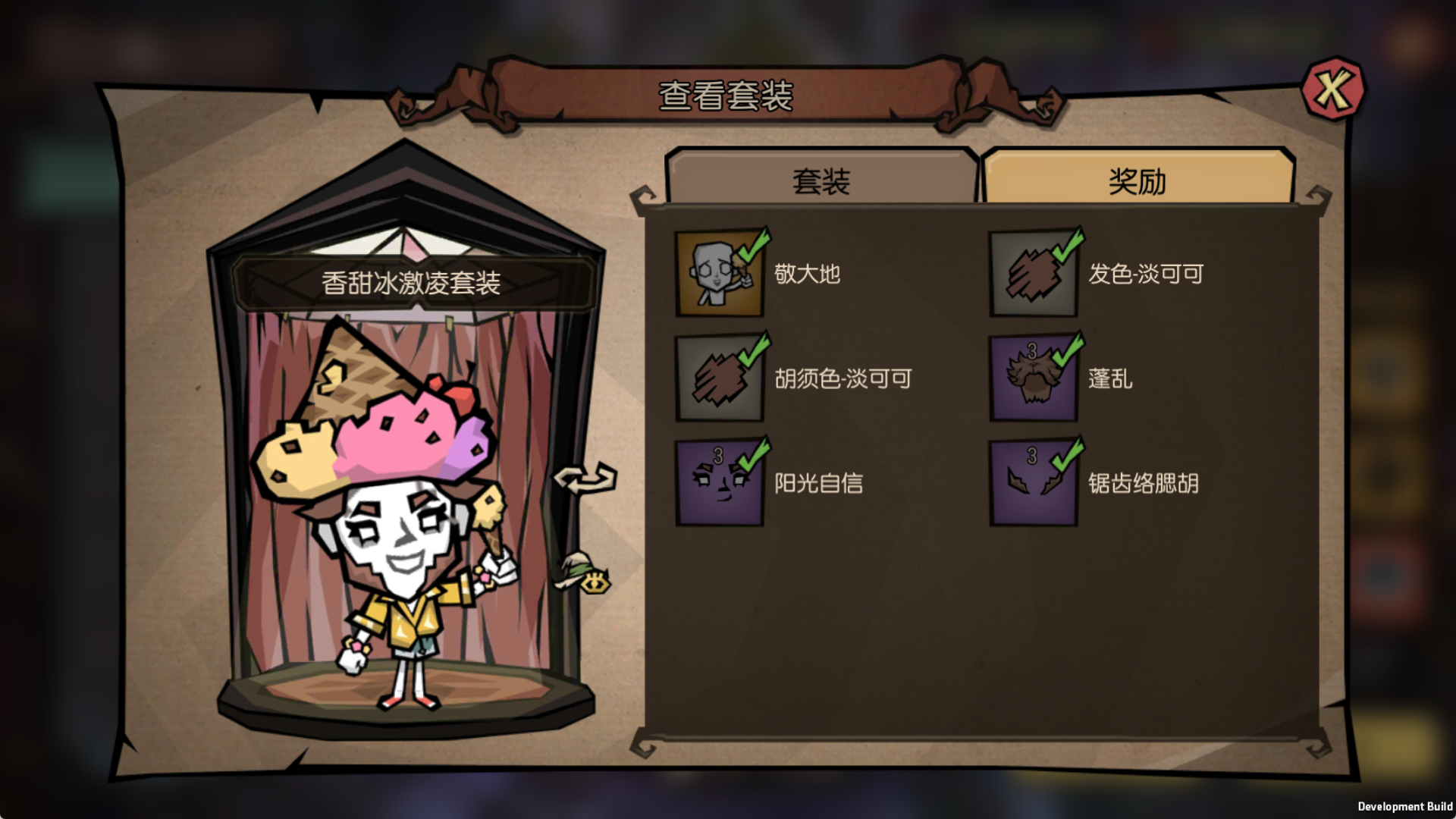Select the 锯齿络腮胡 beard reward
The height and width of the screenshot is (819, 1456).
[x=1034, y=483]
